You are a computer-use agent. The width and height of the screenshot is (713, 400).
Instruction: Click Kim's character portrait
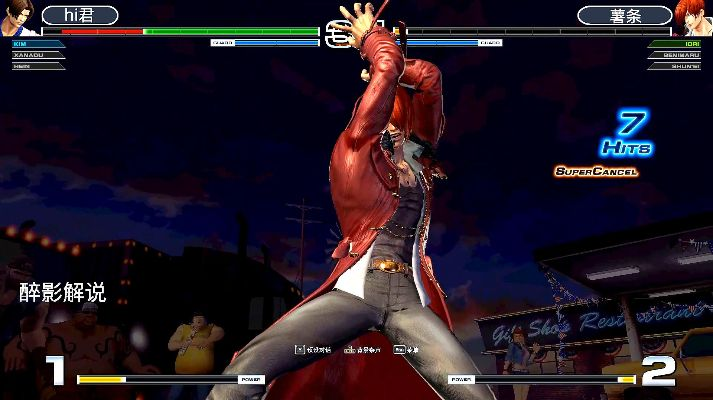pos(17,17)
